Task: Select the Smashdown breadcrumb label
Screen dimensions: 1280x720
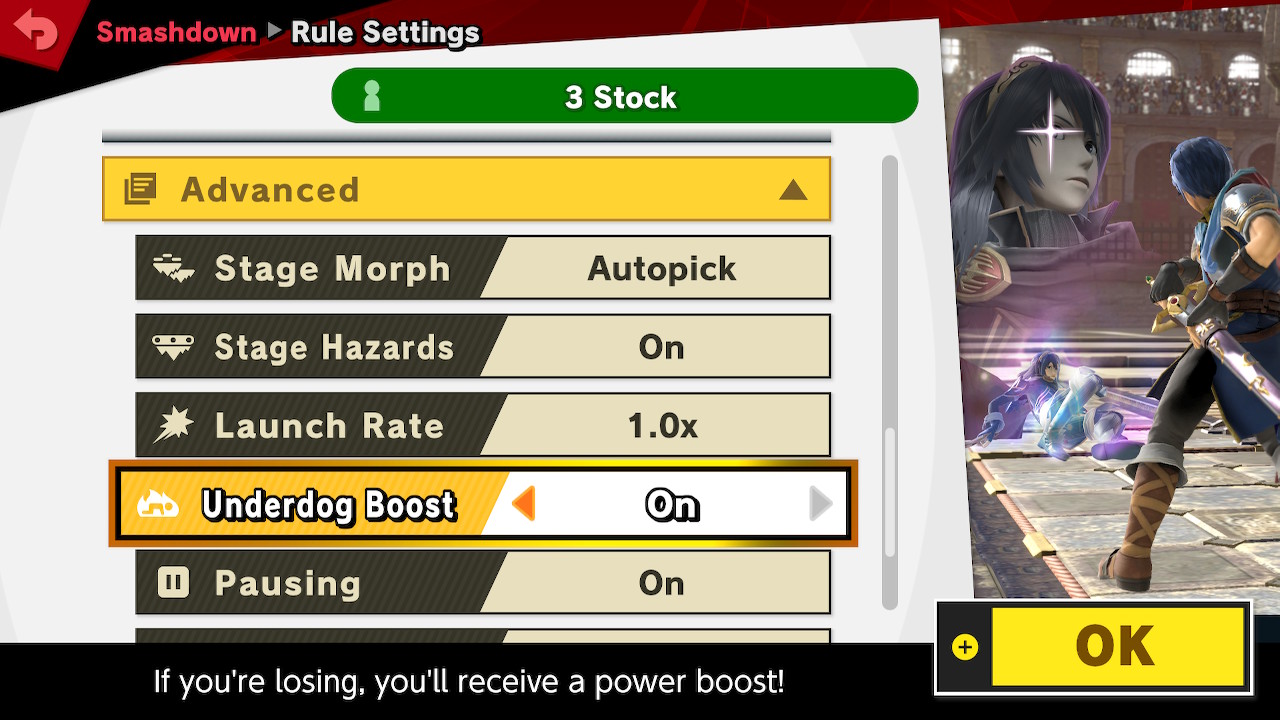Action: click(x=177, y=32)
